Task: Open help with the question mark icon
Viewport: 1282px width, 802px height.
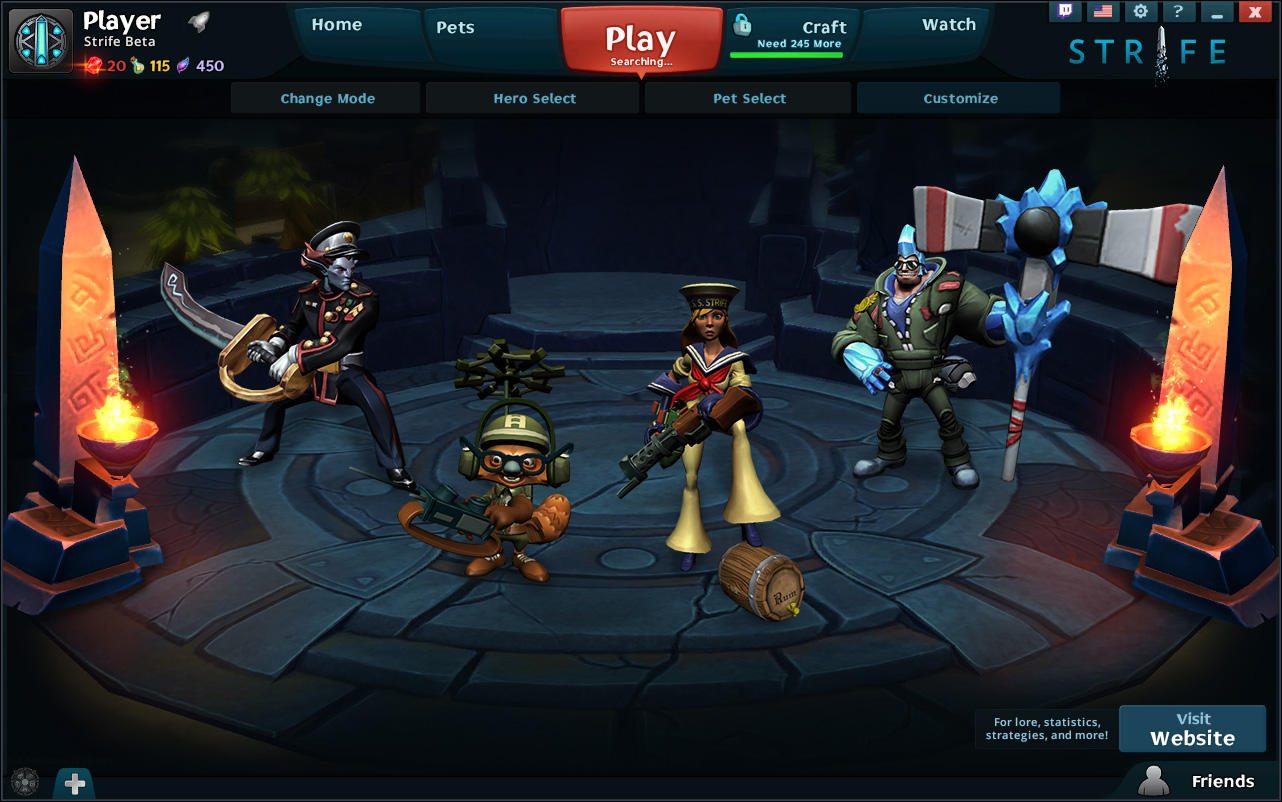Action: 1178,12
